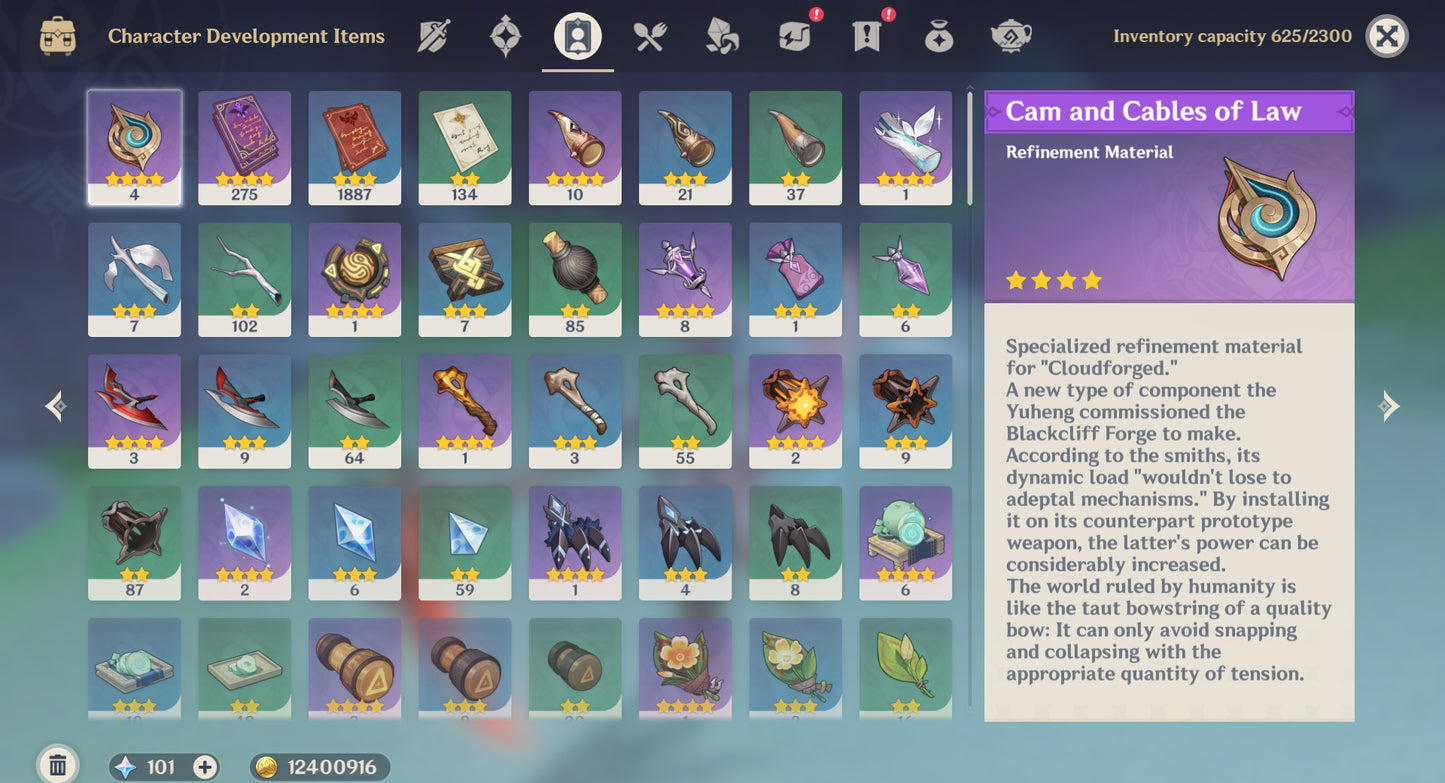Select the Cam and Cables of Law slot

click(134, 147)
